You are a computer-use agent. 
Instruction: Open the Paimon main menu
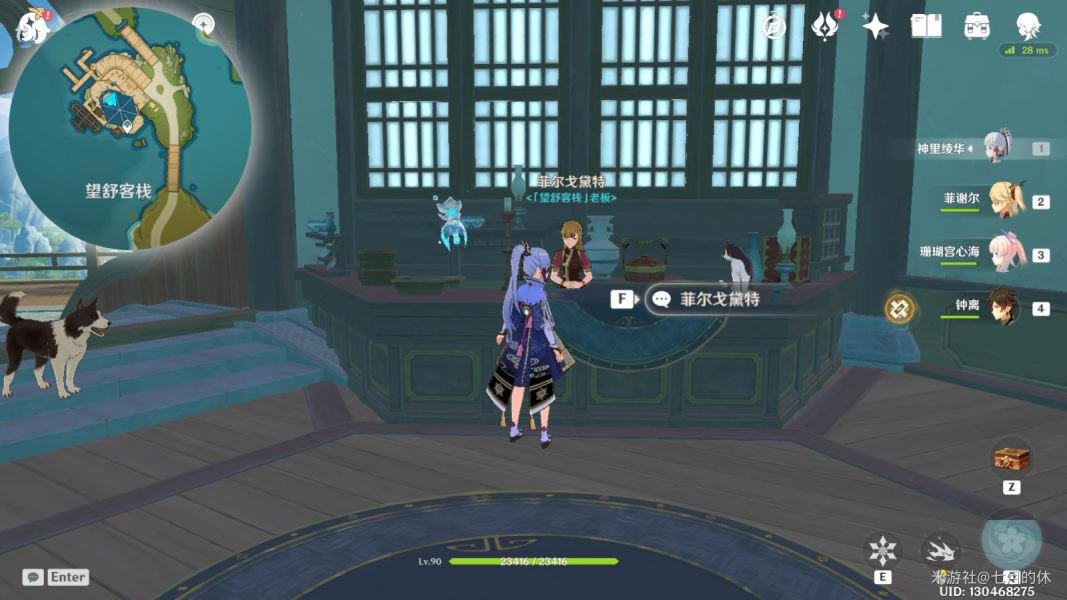click(x=32, y=26)
